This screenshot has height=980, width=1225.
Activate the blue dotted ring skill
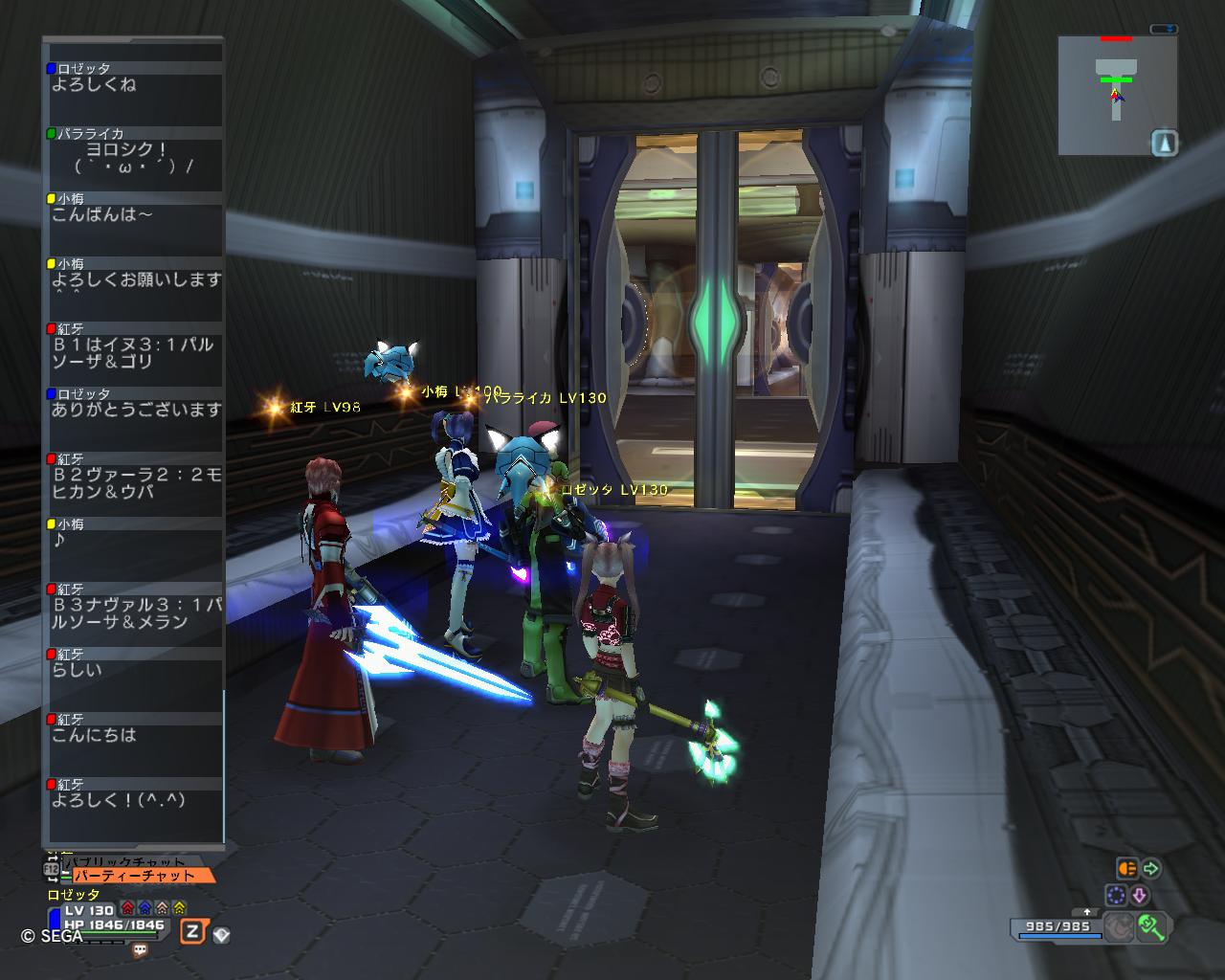click(x=1116, y=895)
